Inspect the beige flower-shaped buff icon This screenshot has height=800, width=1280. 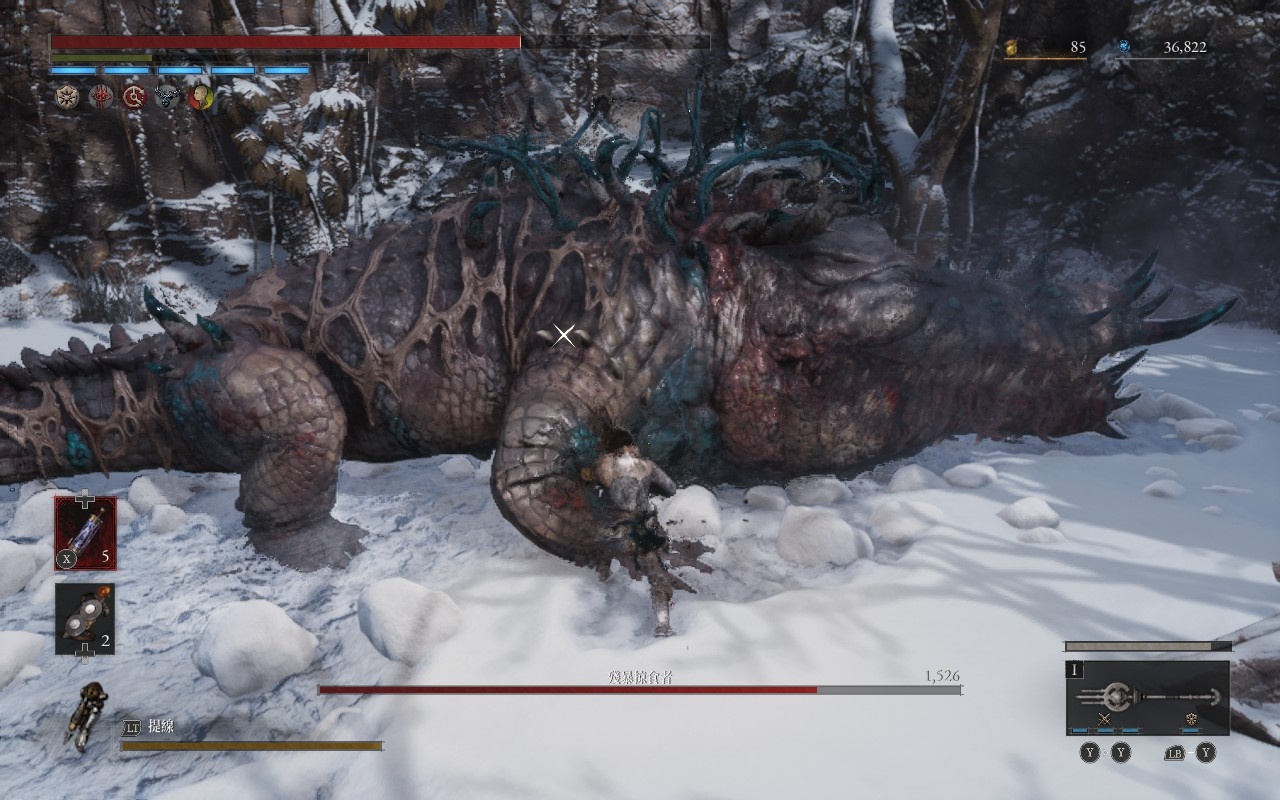tap(68, 96)
